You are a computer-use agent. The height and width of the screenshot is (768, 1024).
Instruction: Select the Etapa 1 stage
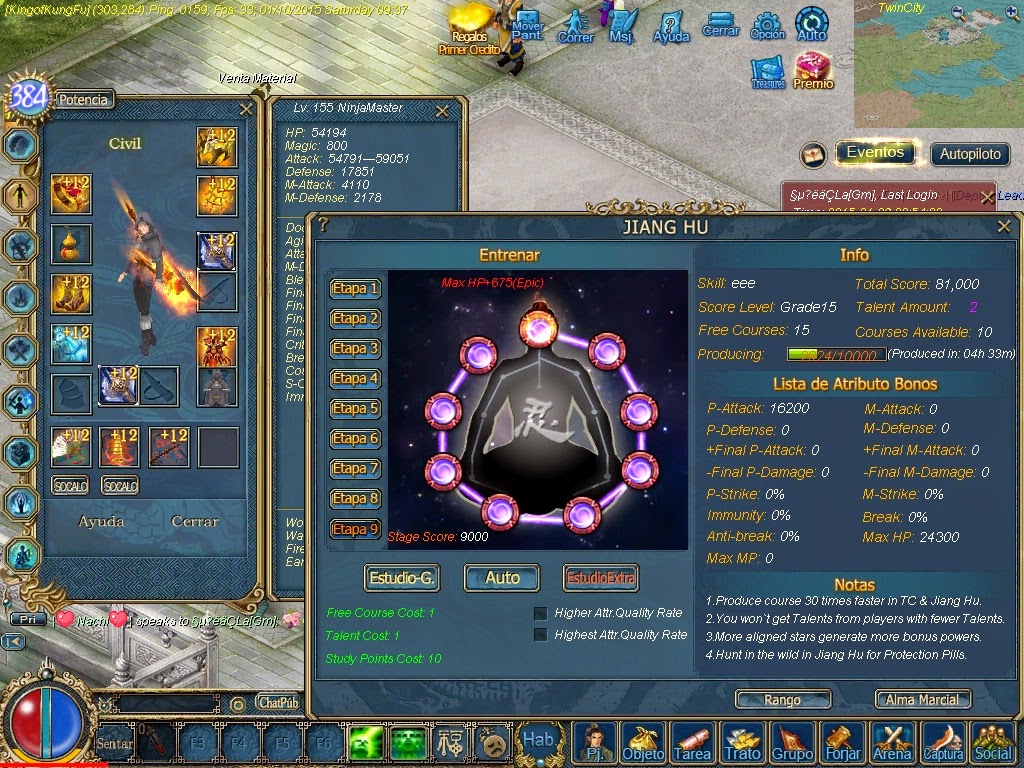355,289
